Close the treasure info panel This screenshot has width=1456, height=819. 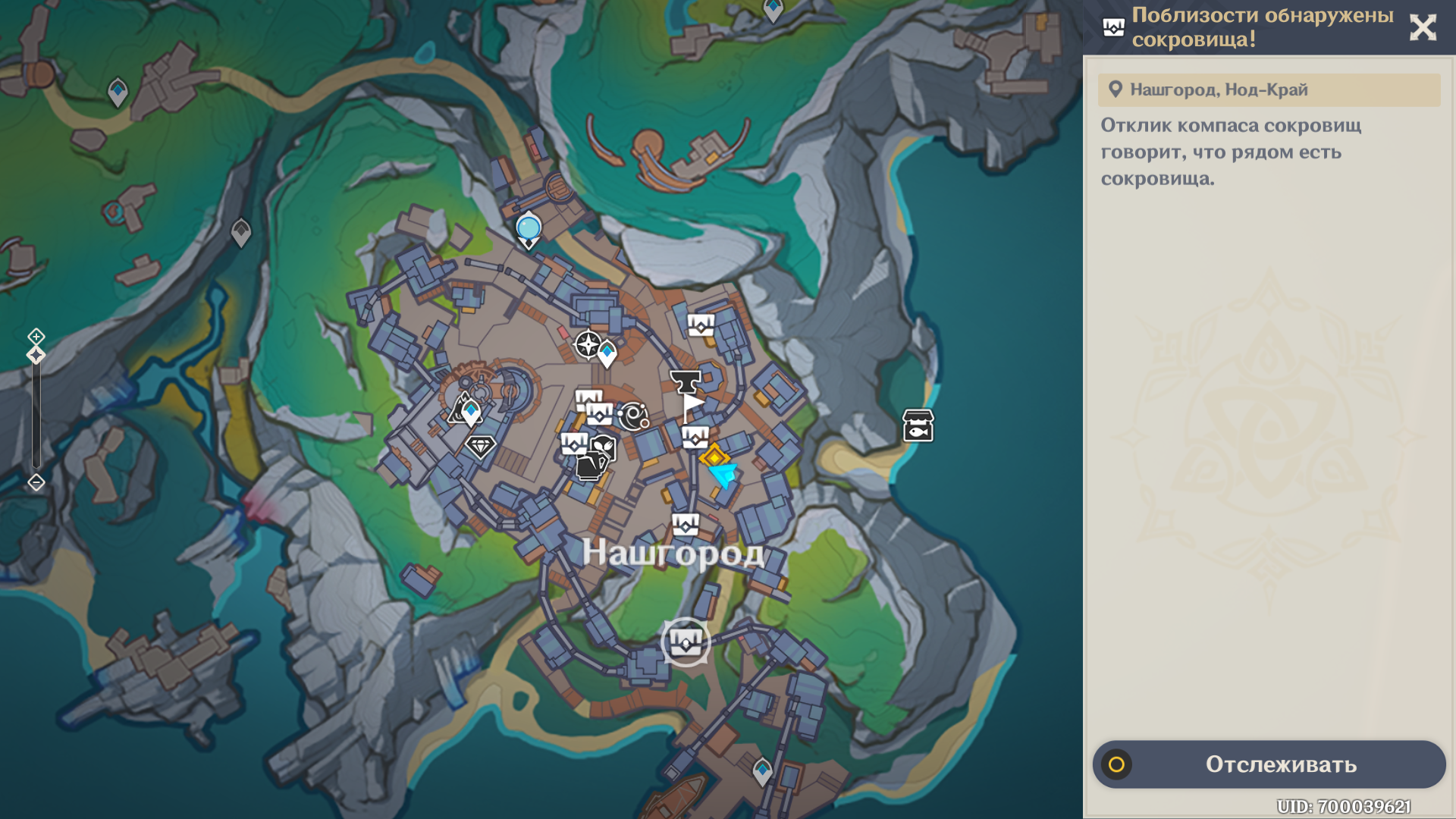tap(1423, 28)
